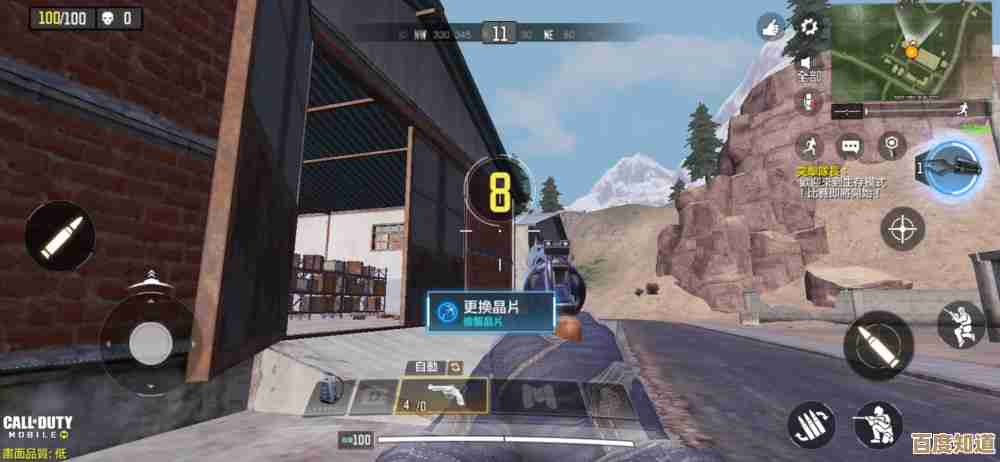Tap the crosshair aim-down-sights button

tap(902, 229)
